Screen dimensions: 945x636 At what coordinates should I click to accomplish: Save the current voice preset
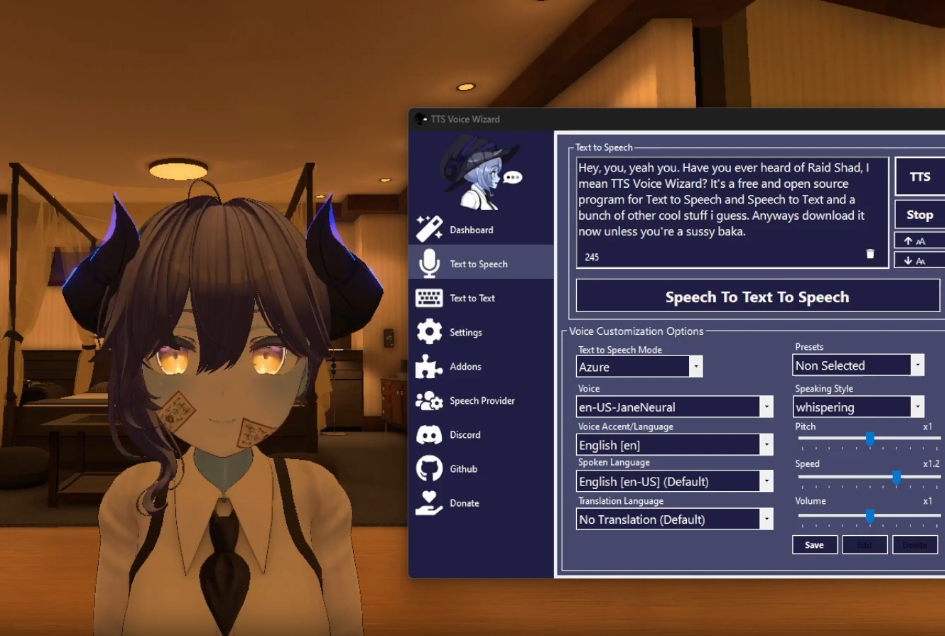click(814, 545)
